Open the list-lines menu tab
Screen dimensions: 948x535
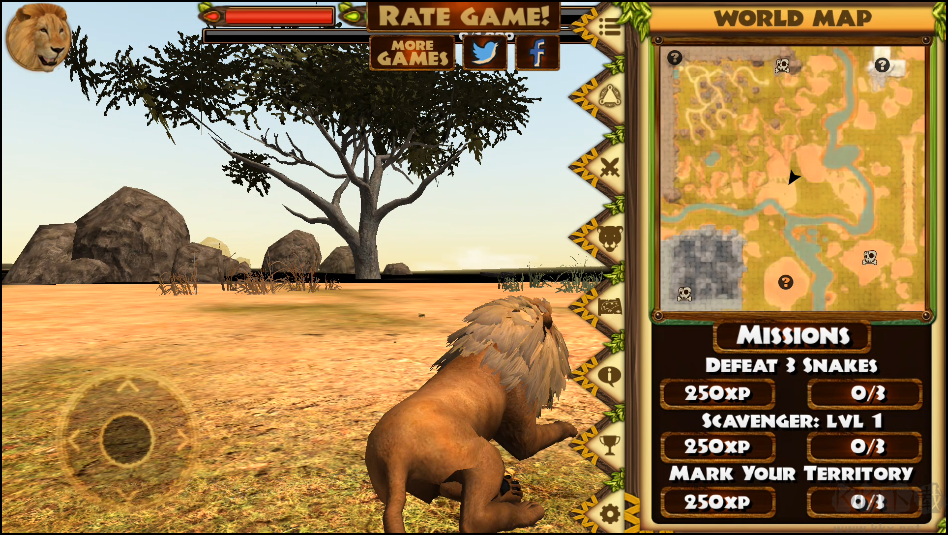coord(609,27)
